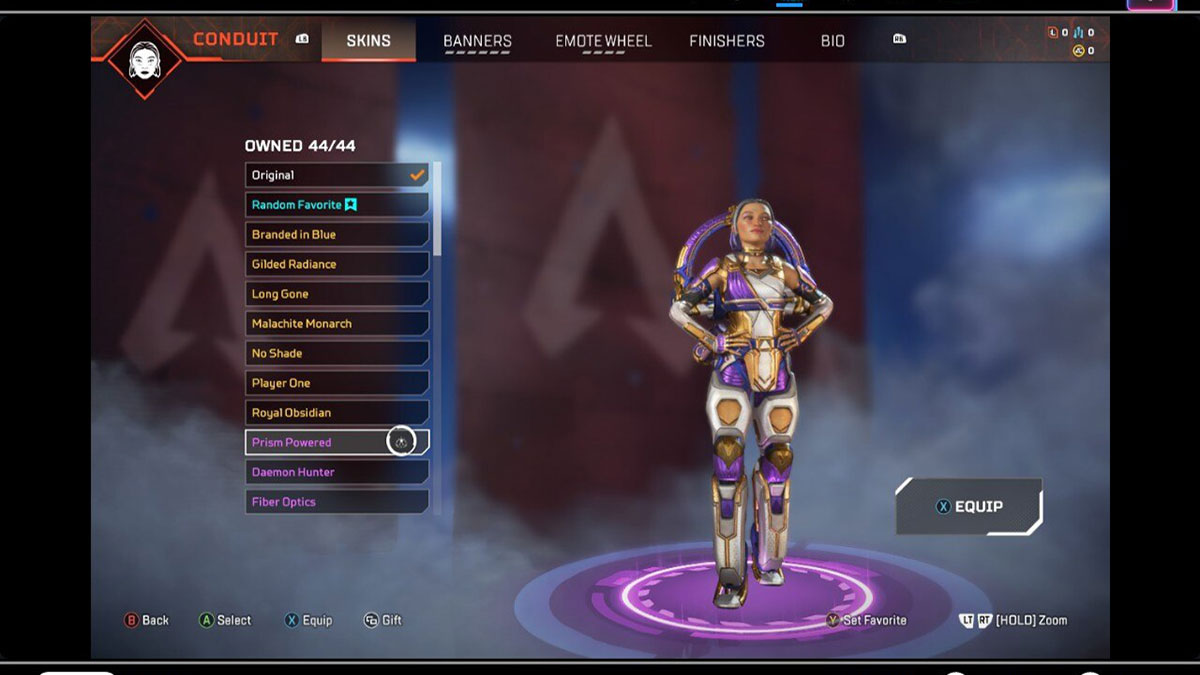
Task: Choose the Original skin
Action: point(337,175)
